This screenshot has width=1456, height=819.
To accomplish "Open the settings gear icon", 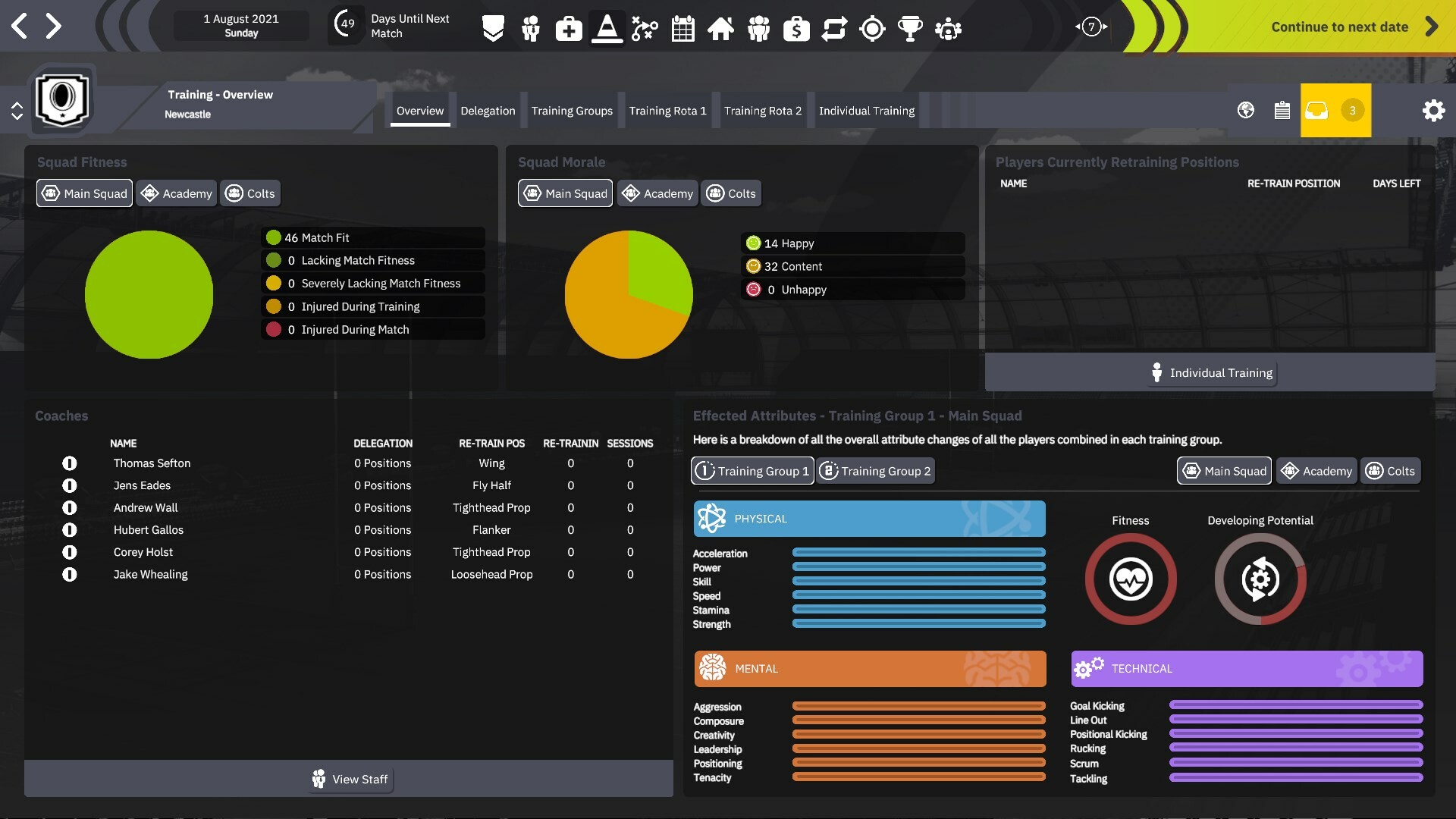I will click(1434, 110).
